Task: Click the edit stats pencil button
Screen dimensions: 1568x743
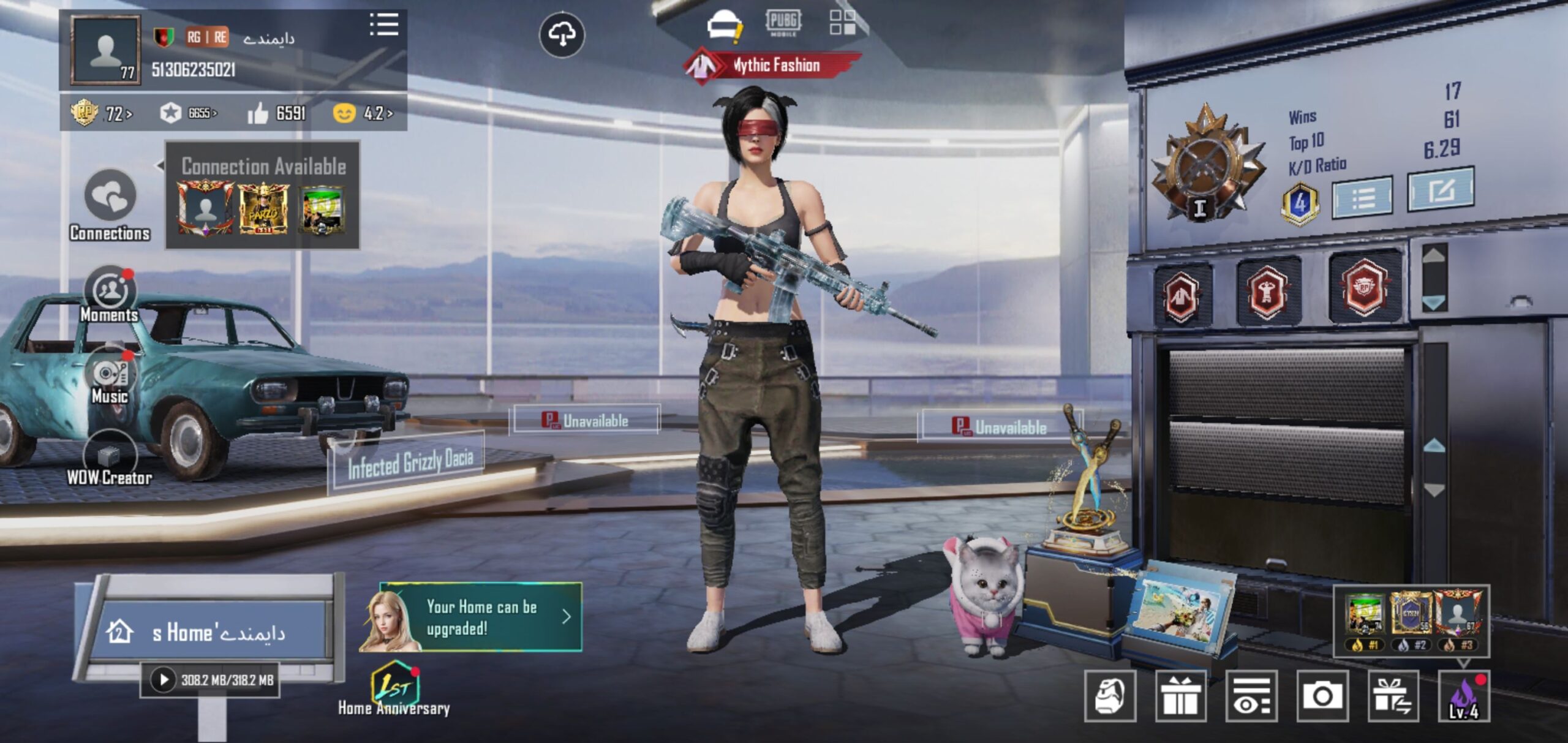Action: click(x=1441, y=190)
